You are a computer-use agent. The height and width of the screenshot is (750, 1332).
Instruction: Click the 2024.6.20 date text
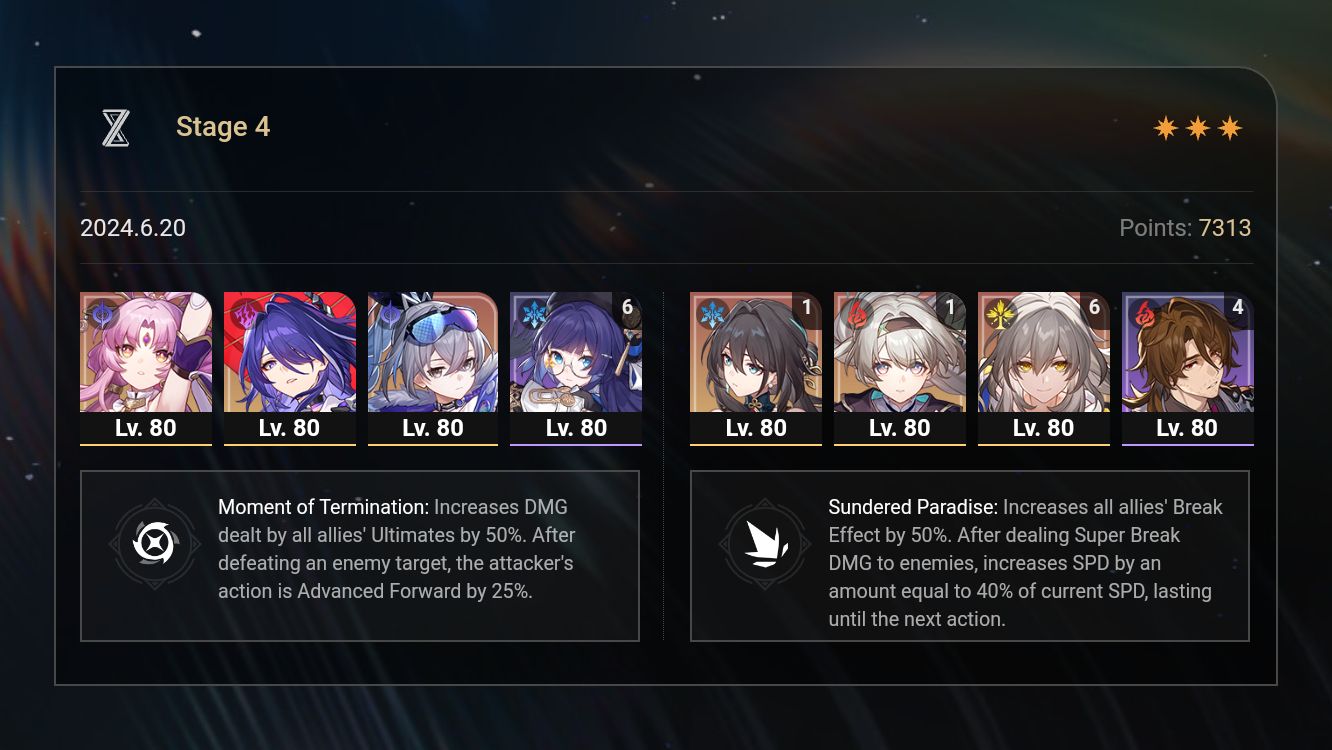pos(133,228)
